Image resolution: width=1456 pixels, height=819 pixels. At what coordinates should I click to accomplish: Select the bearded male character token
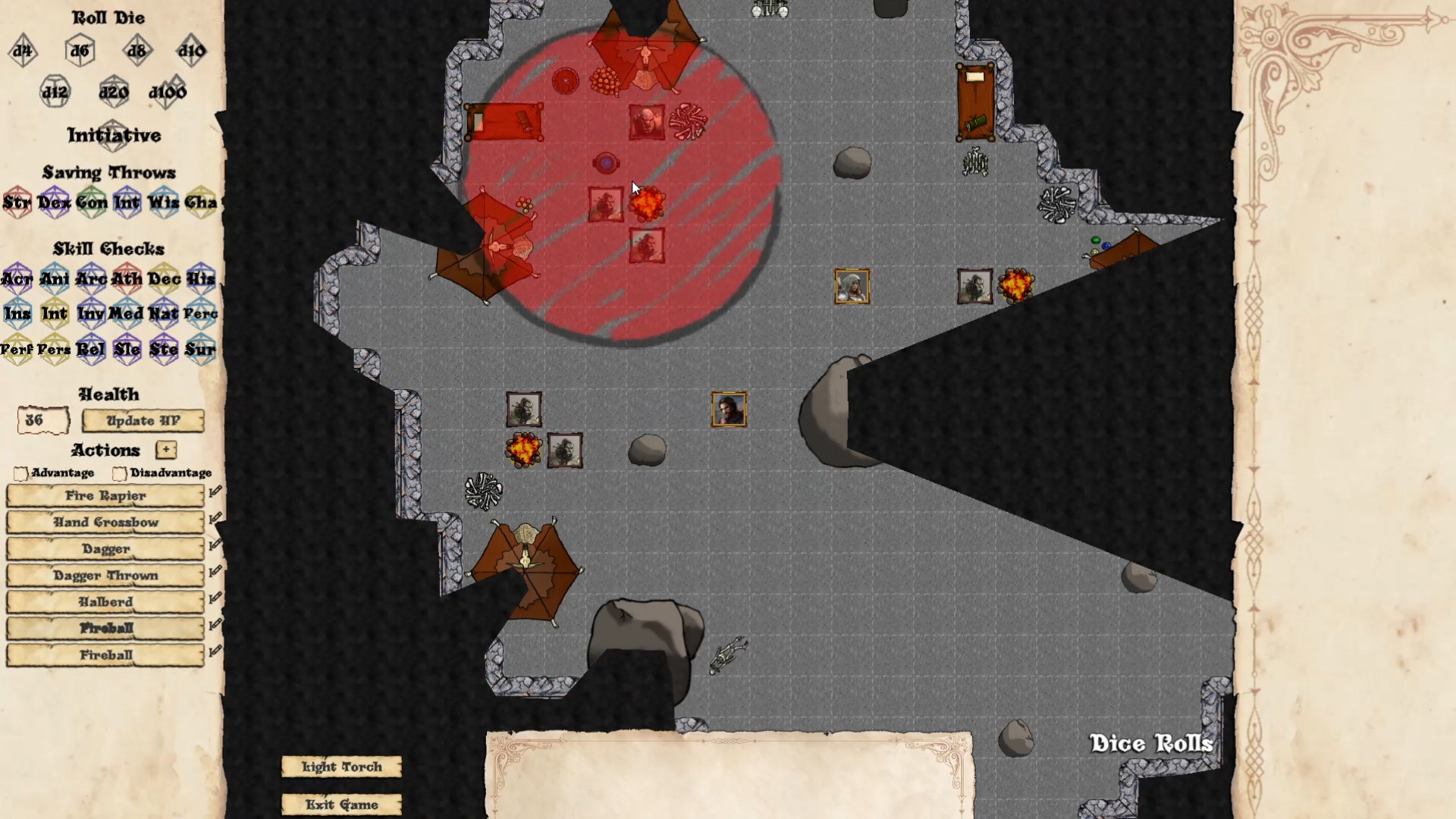[x=728, y=409]
